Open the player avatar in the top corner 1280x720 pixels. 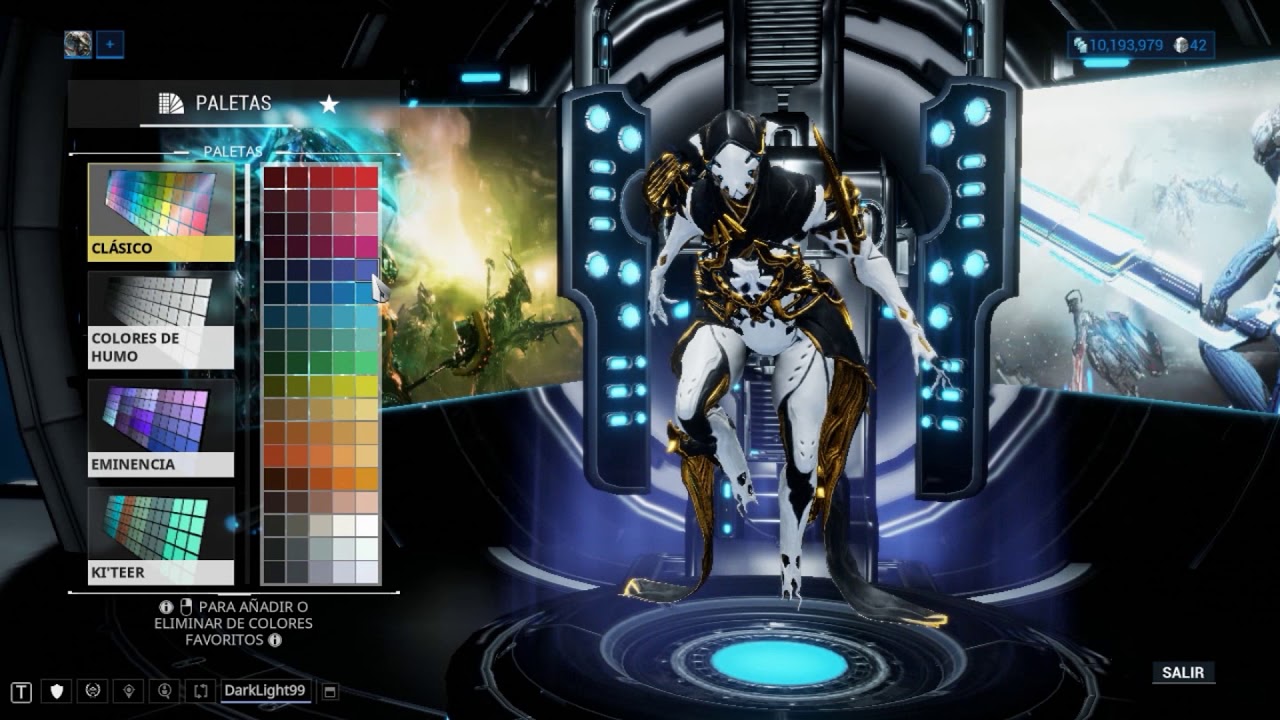pyautogui.click(x=78, y=44)
